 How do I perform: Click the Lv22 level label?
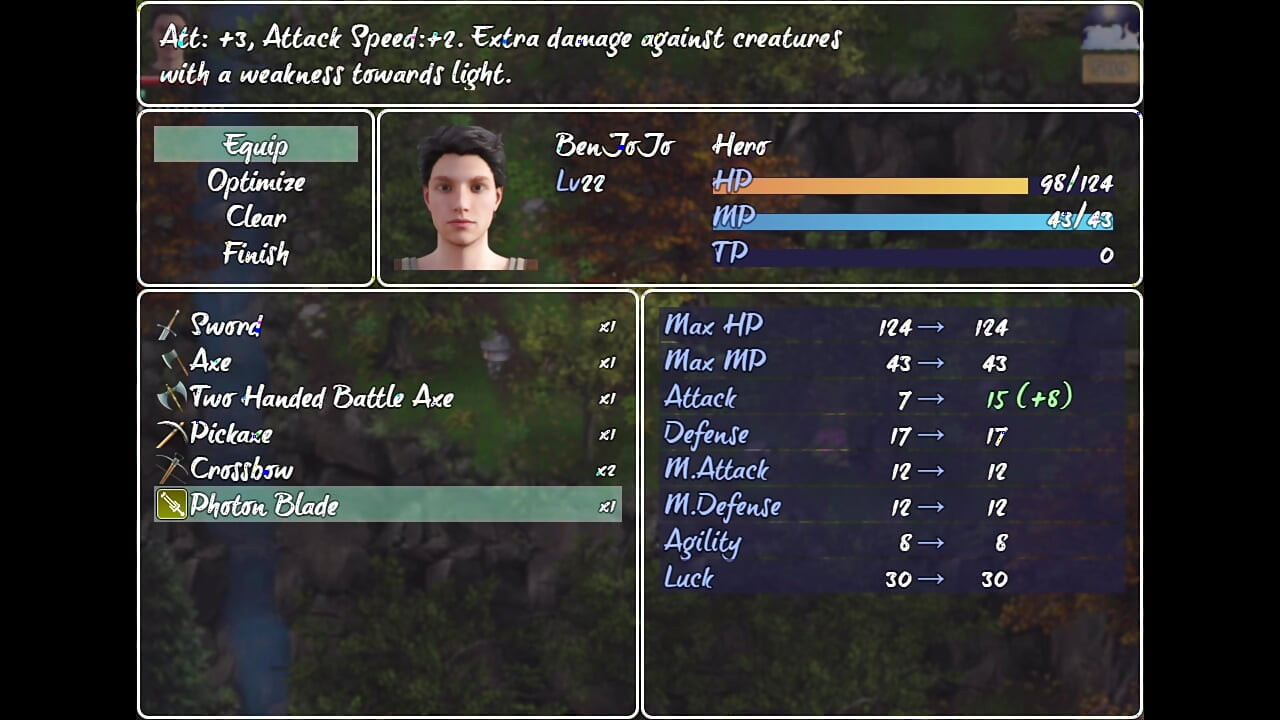tap(583, 183)
